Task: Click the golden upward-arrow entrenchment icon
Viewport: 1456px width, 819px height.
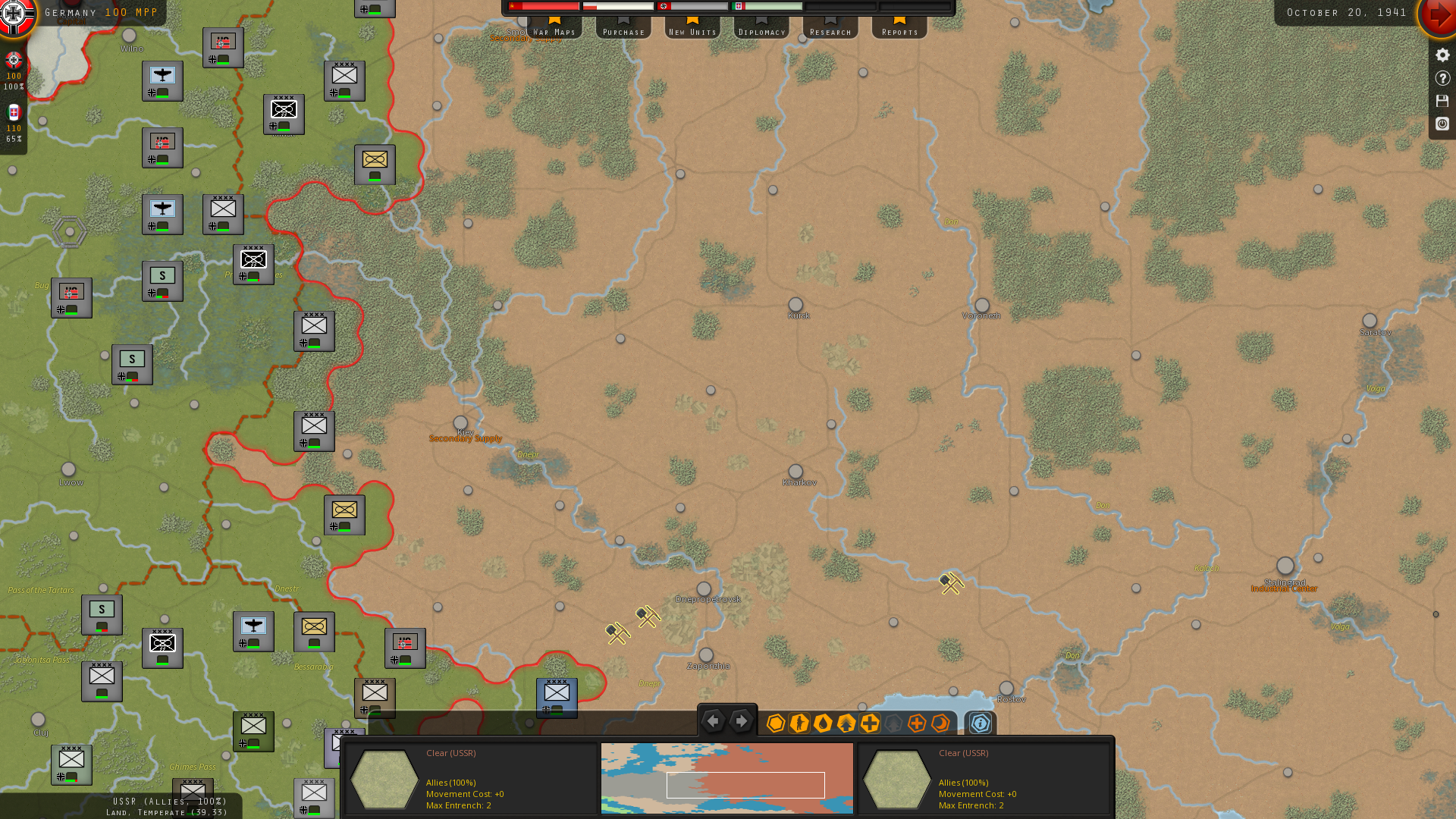Action: coord(846,723)
